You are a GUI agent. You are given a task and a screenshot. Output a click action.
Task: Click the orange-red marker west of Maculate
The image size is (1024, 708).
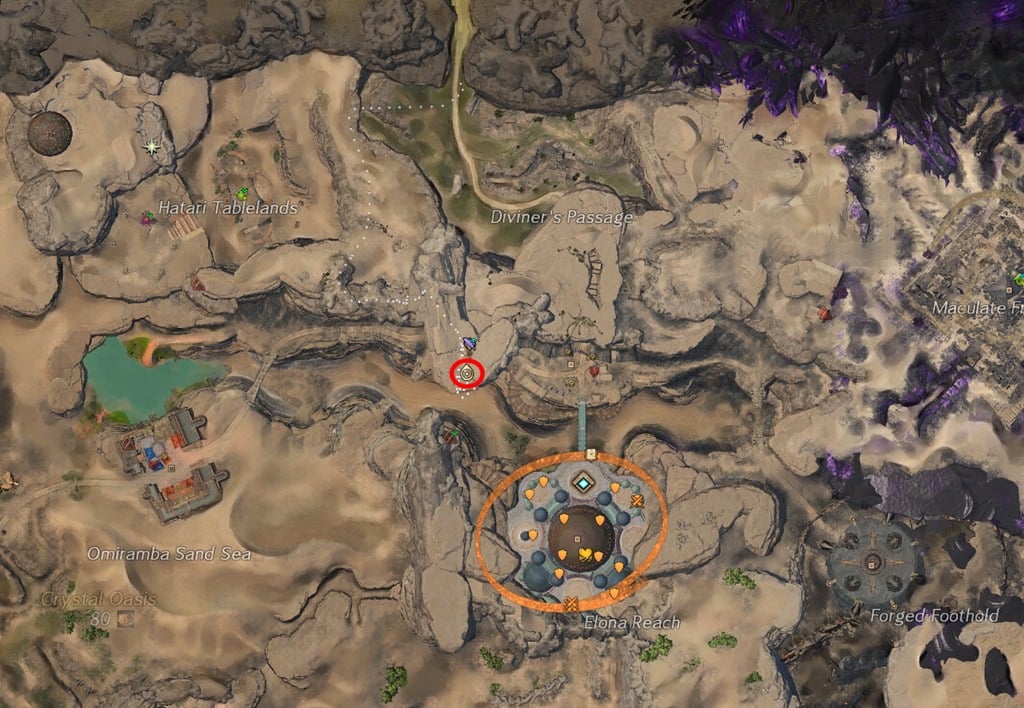[x=824, y=313]
